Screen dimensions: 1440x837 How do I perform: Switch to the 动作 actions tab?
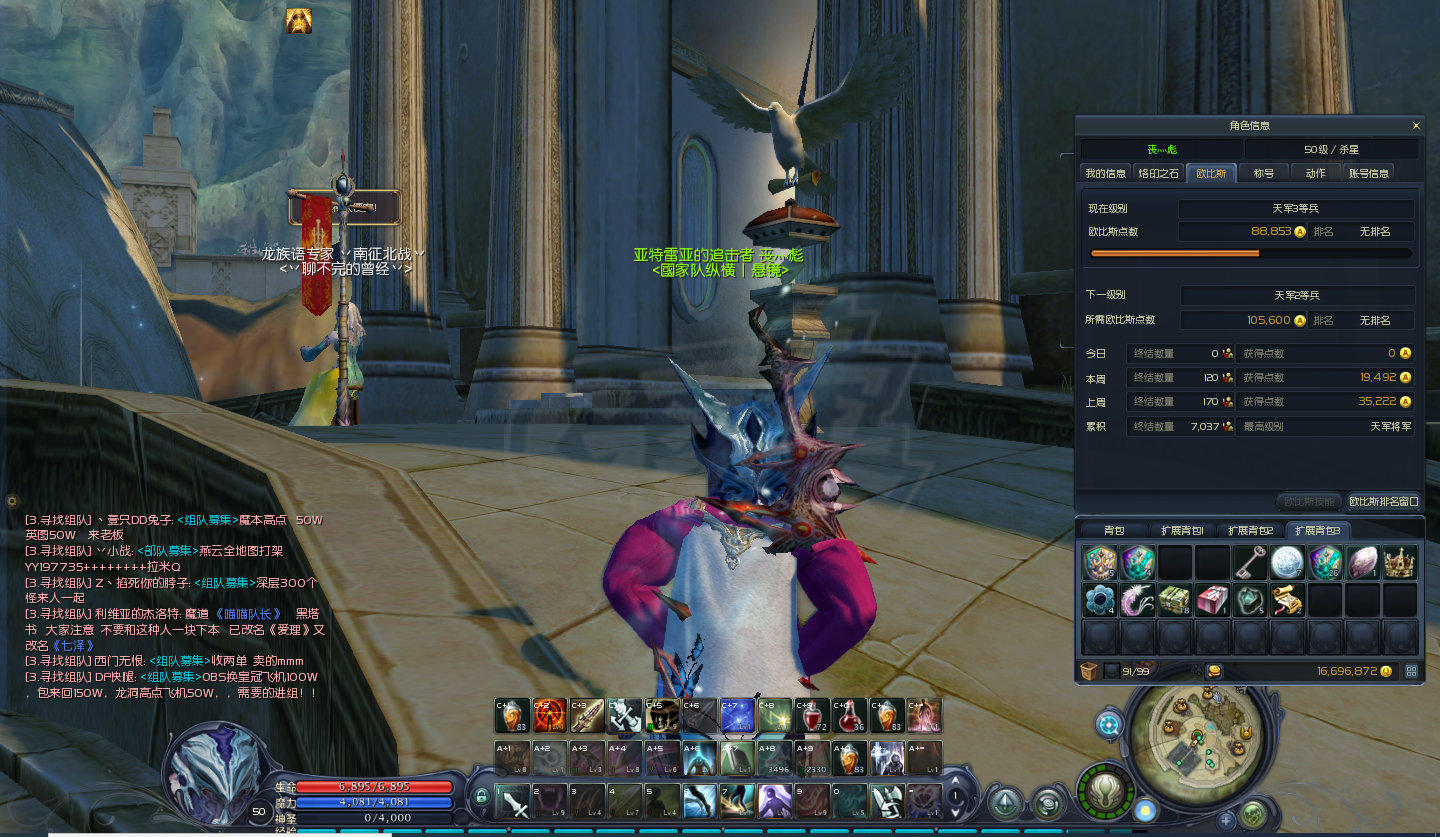1315,173
